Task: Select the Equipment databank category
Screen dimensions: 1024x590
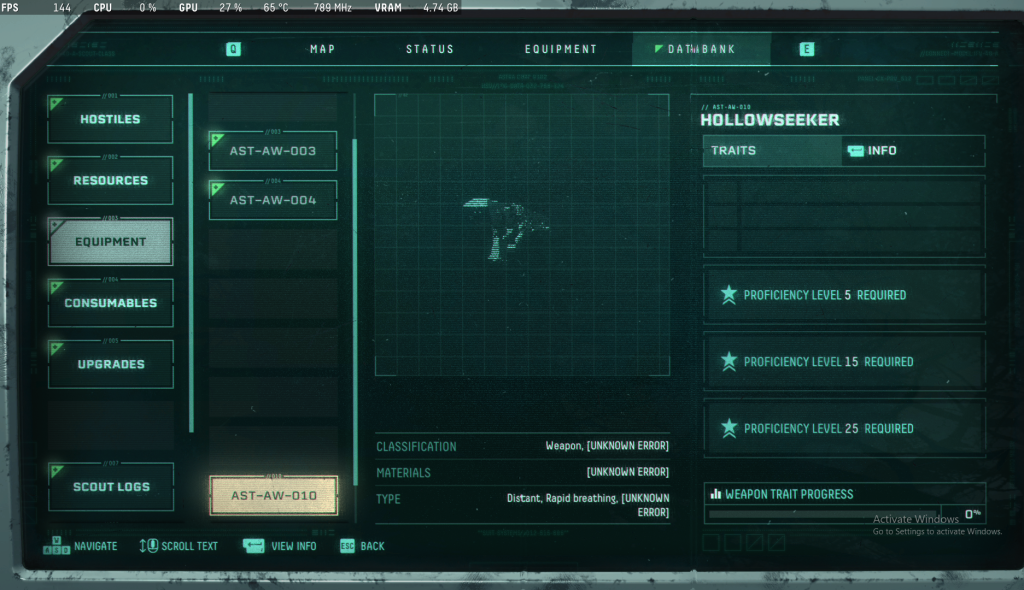Action: pyautogui.click(x=111, y=242)
